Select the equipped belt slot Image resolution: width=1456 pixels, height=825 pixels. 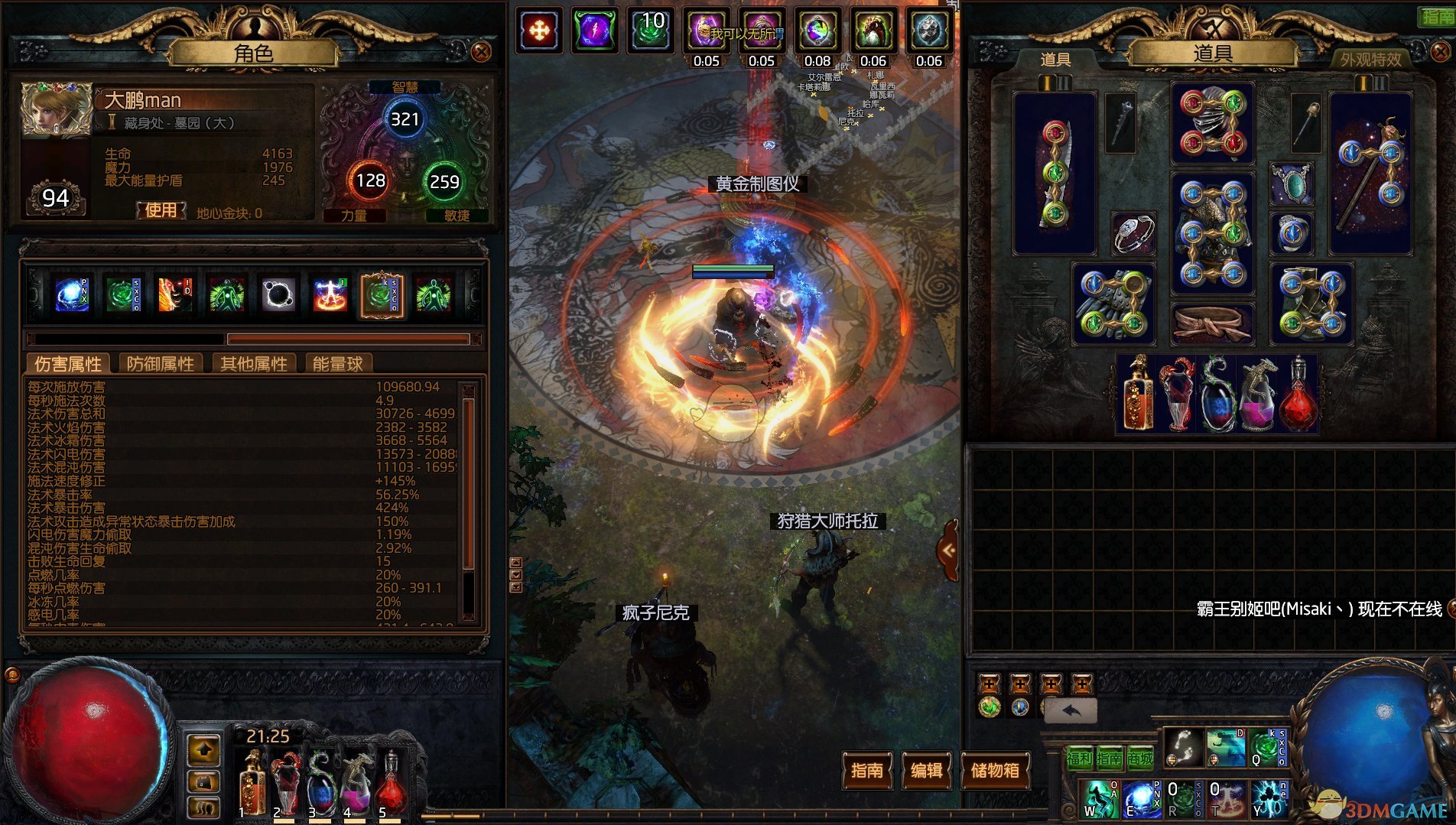pyautogui.click(x=1212, y=323)
